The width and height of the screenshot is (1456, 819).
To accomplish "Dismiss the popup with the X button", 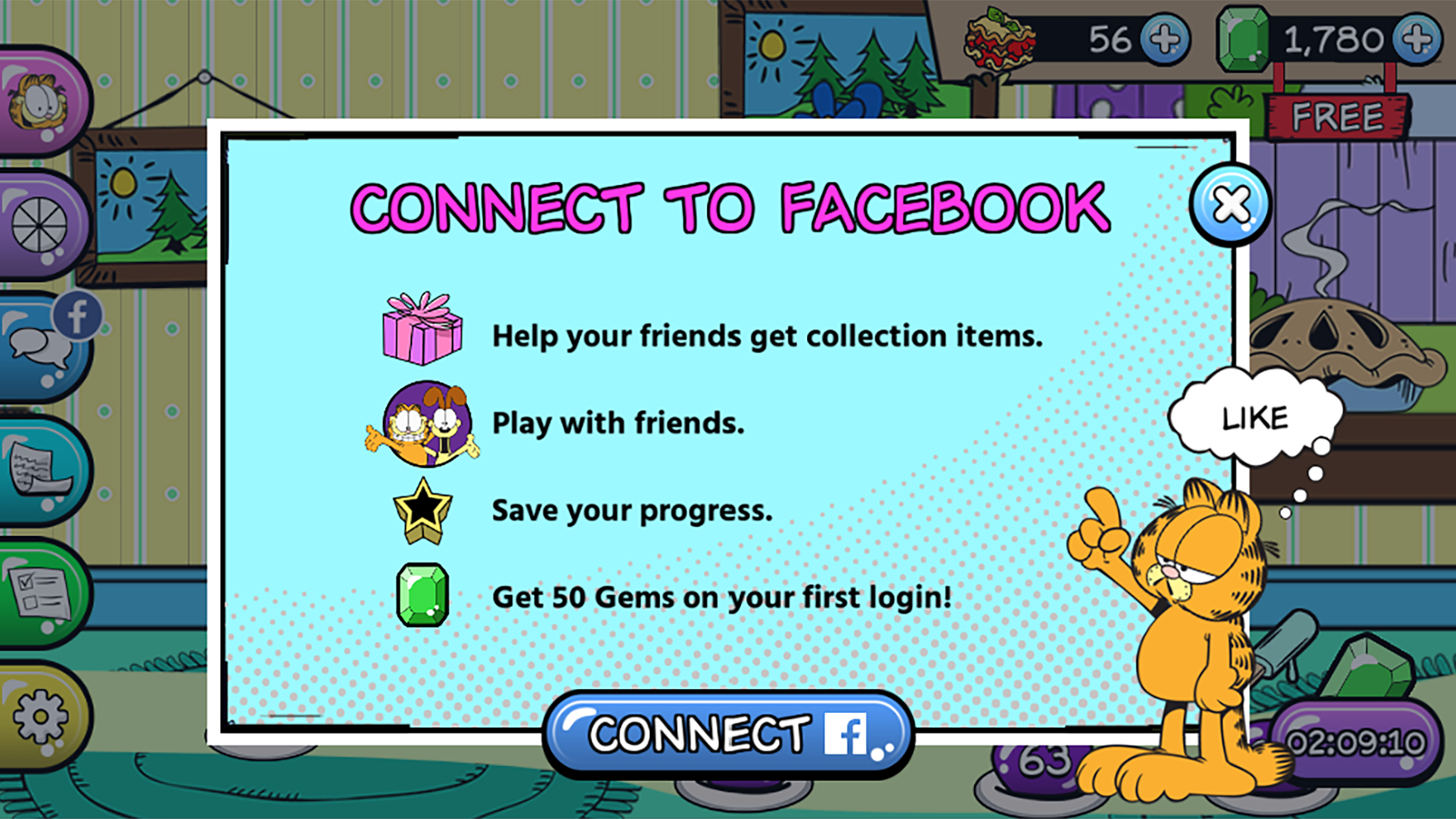I will click(x=1231, y=202).
